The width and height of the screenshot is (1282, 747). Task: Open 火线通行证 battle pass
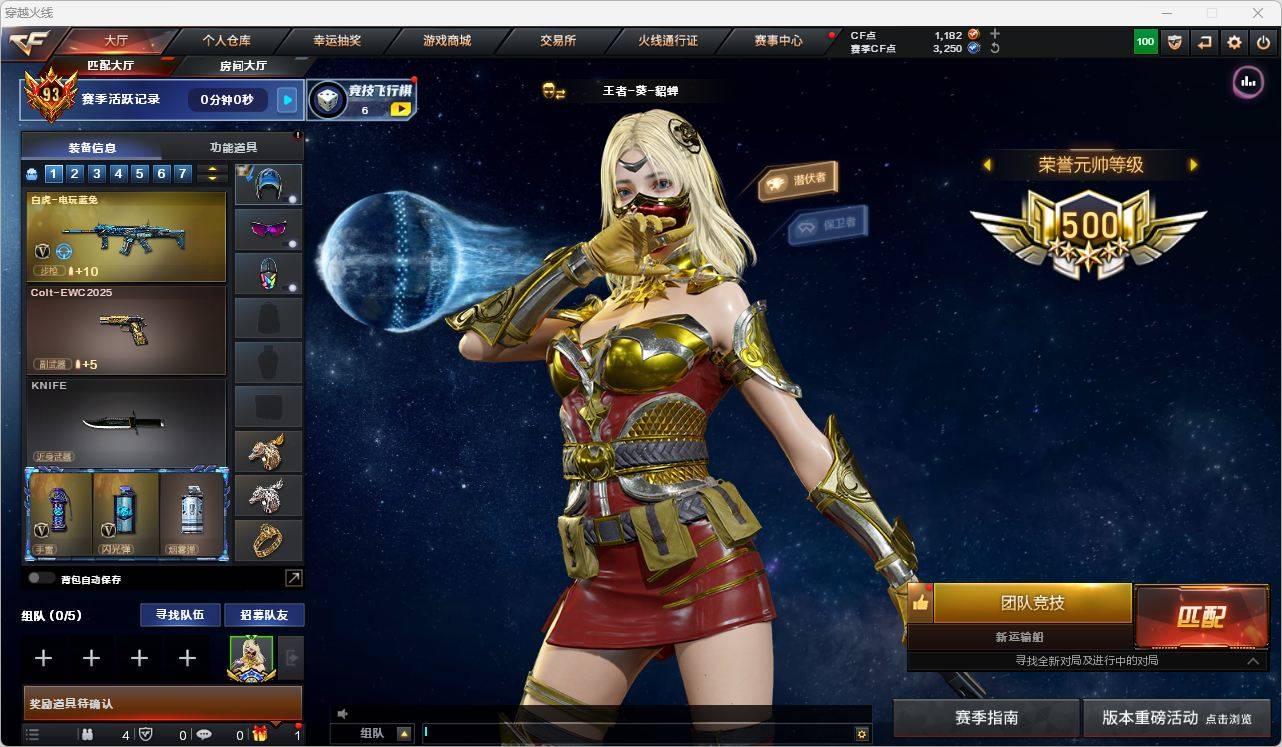point(668,41)
